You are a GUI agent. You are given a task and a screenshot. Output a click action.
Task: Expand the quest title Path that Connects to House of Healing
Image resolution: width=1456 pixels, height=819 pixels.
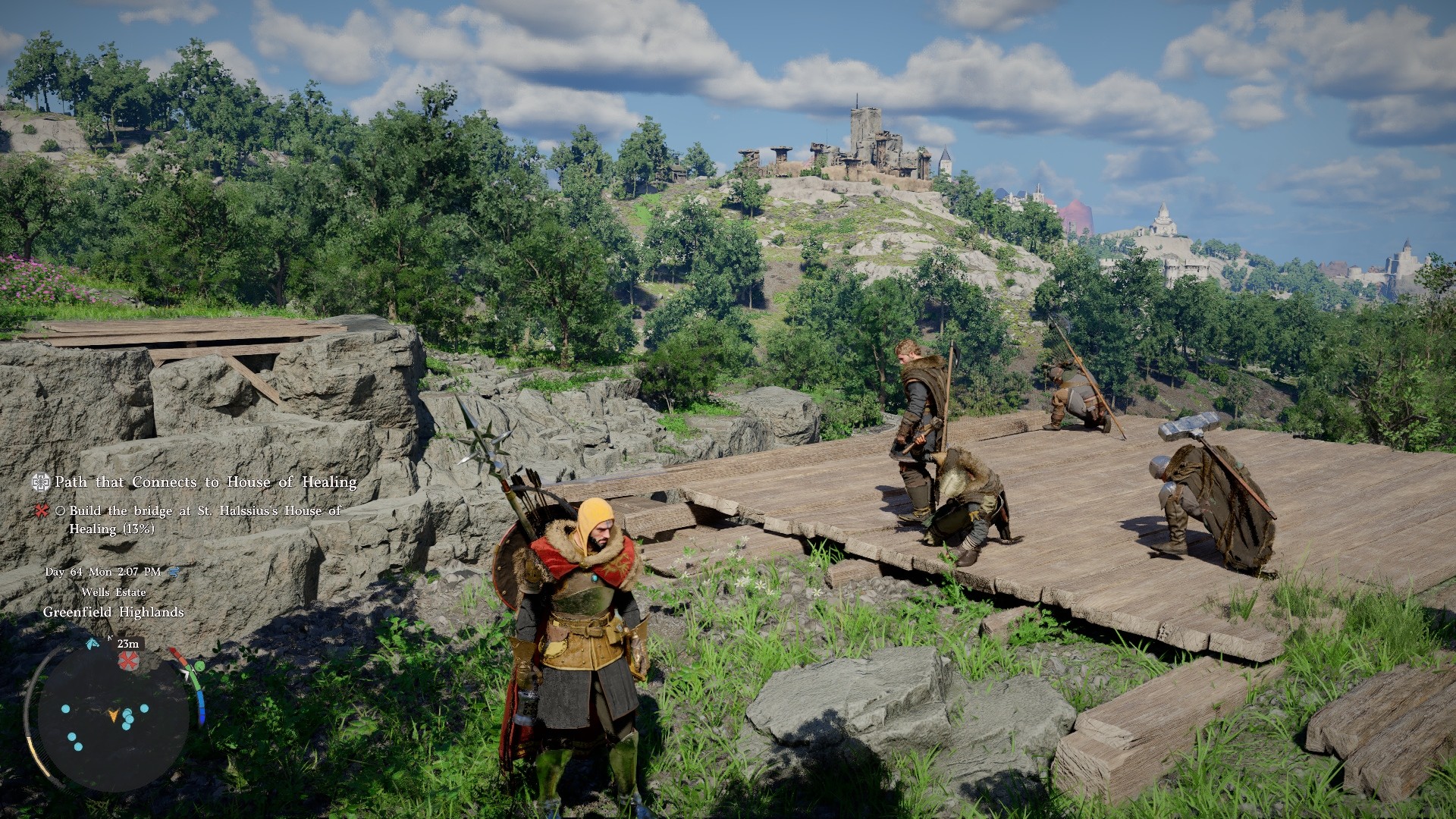click(205, 482)
